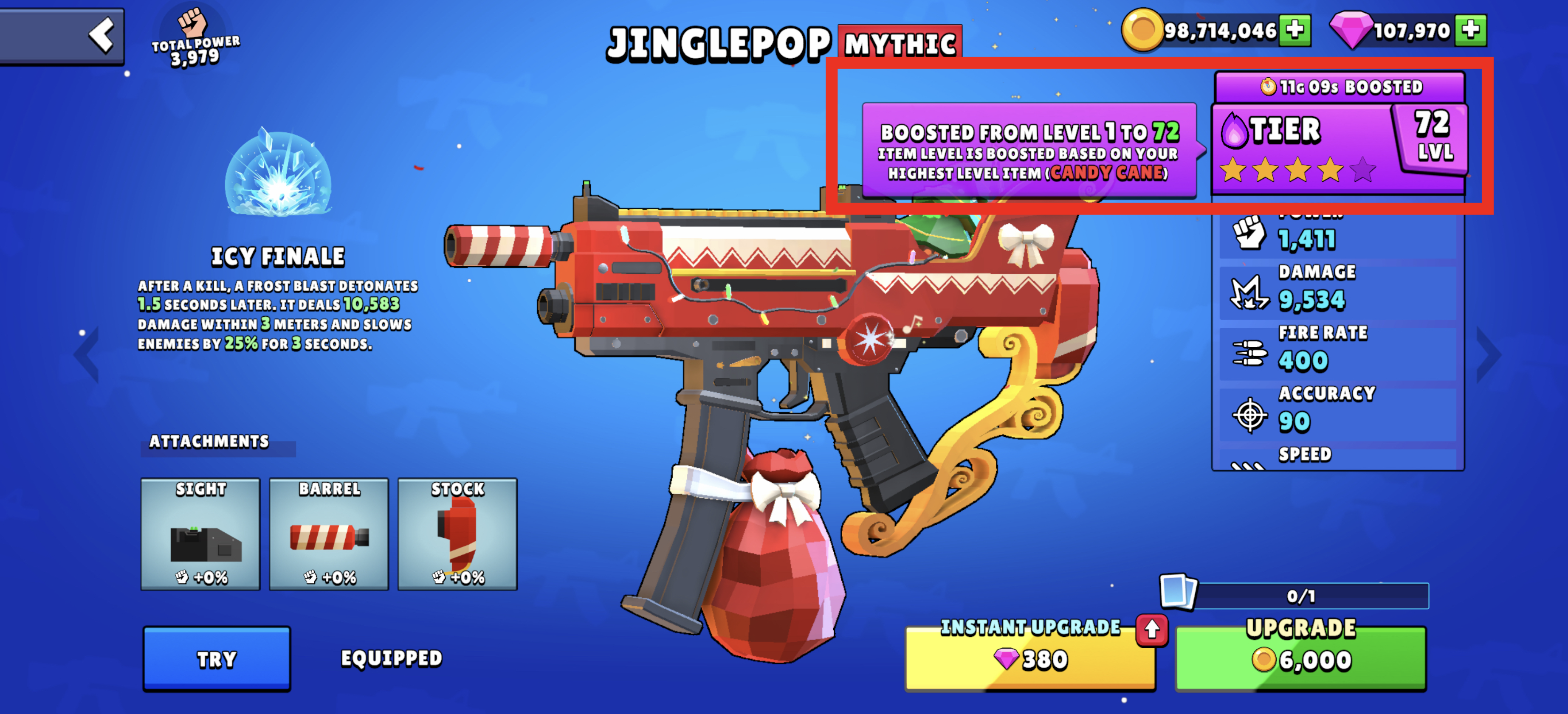The height and width of the screenshot is (714, 1568).
Task: Try the Jinglepop weapon
Action: 217,659
